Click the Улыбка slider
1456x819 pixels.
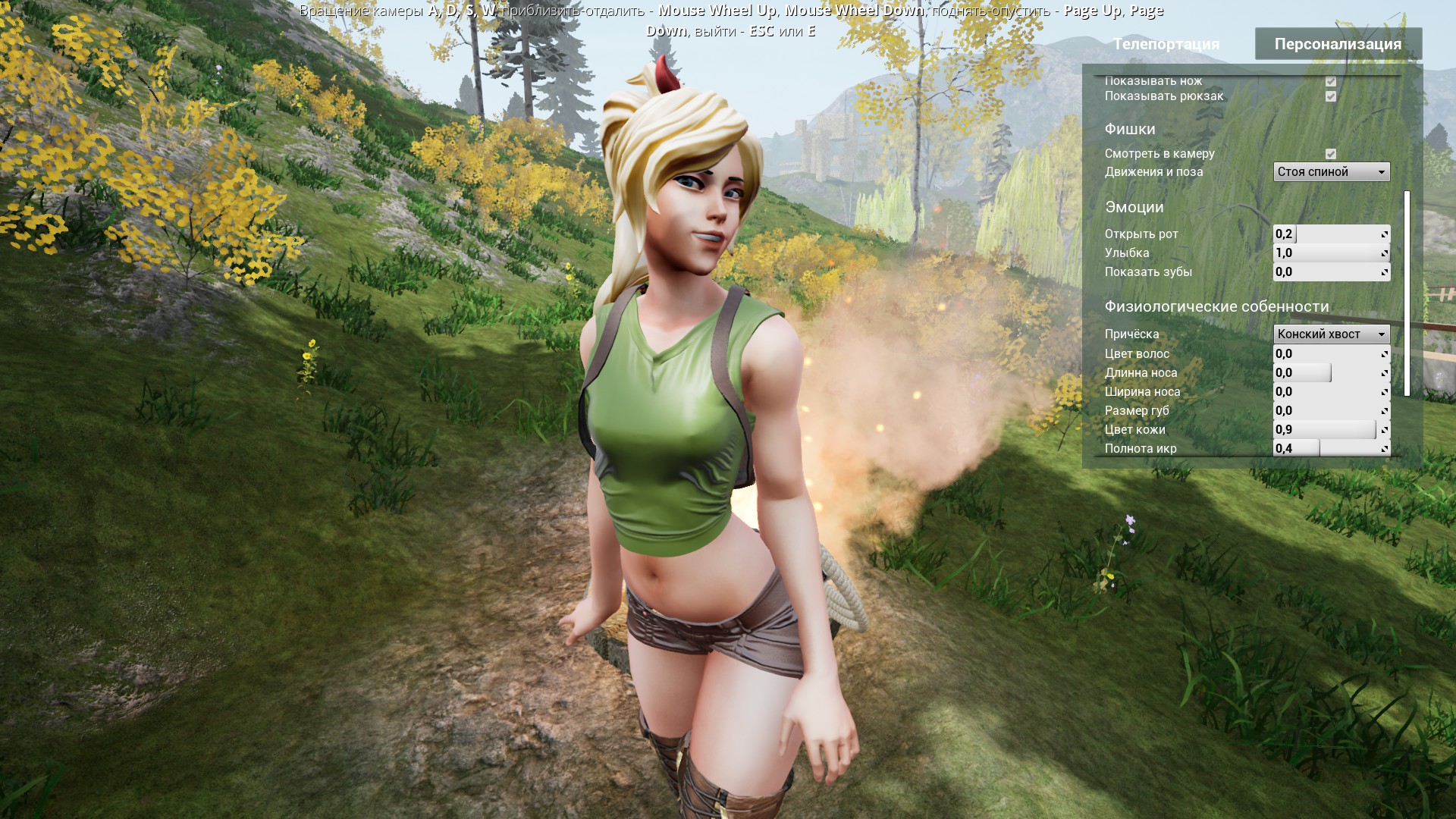click(1331, 253)
